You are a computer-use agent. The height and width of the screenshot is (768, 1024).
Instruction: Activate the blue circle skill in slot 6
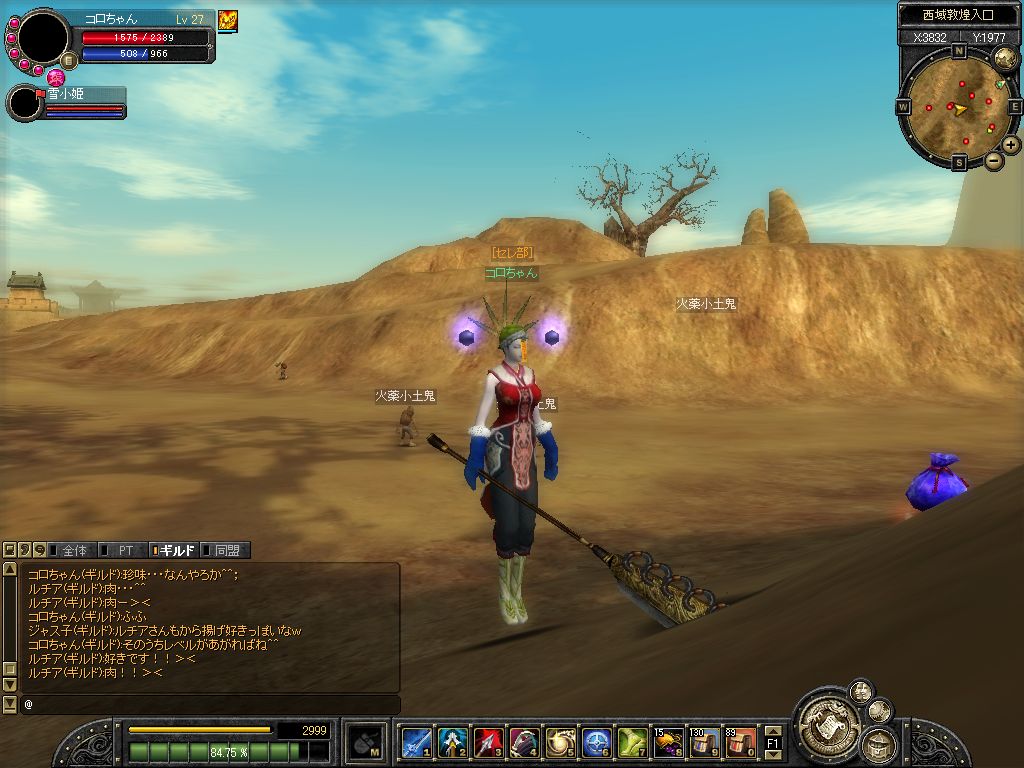(x=596, y=742)
